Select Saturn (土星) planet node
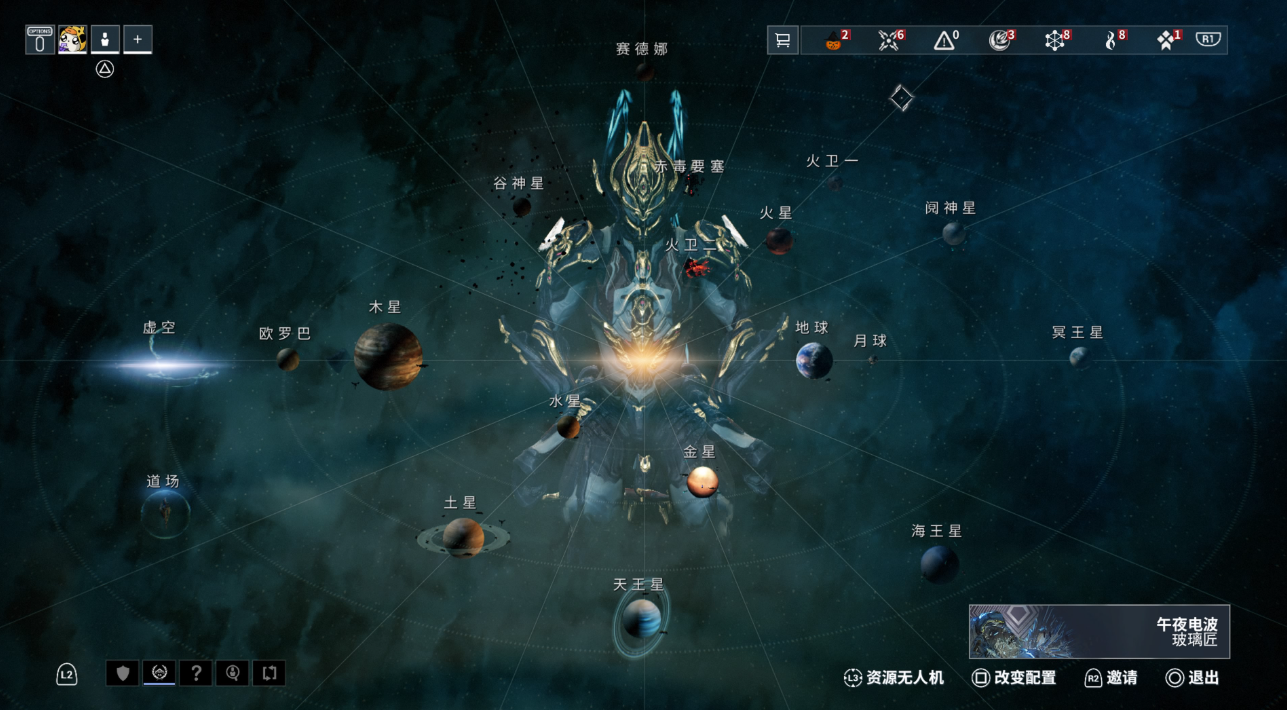The width and height of the screenshot is (1287, 710). pyautogui.click(x=463, y=537)
